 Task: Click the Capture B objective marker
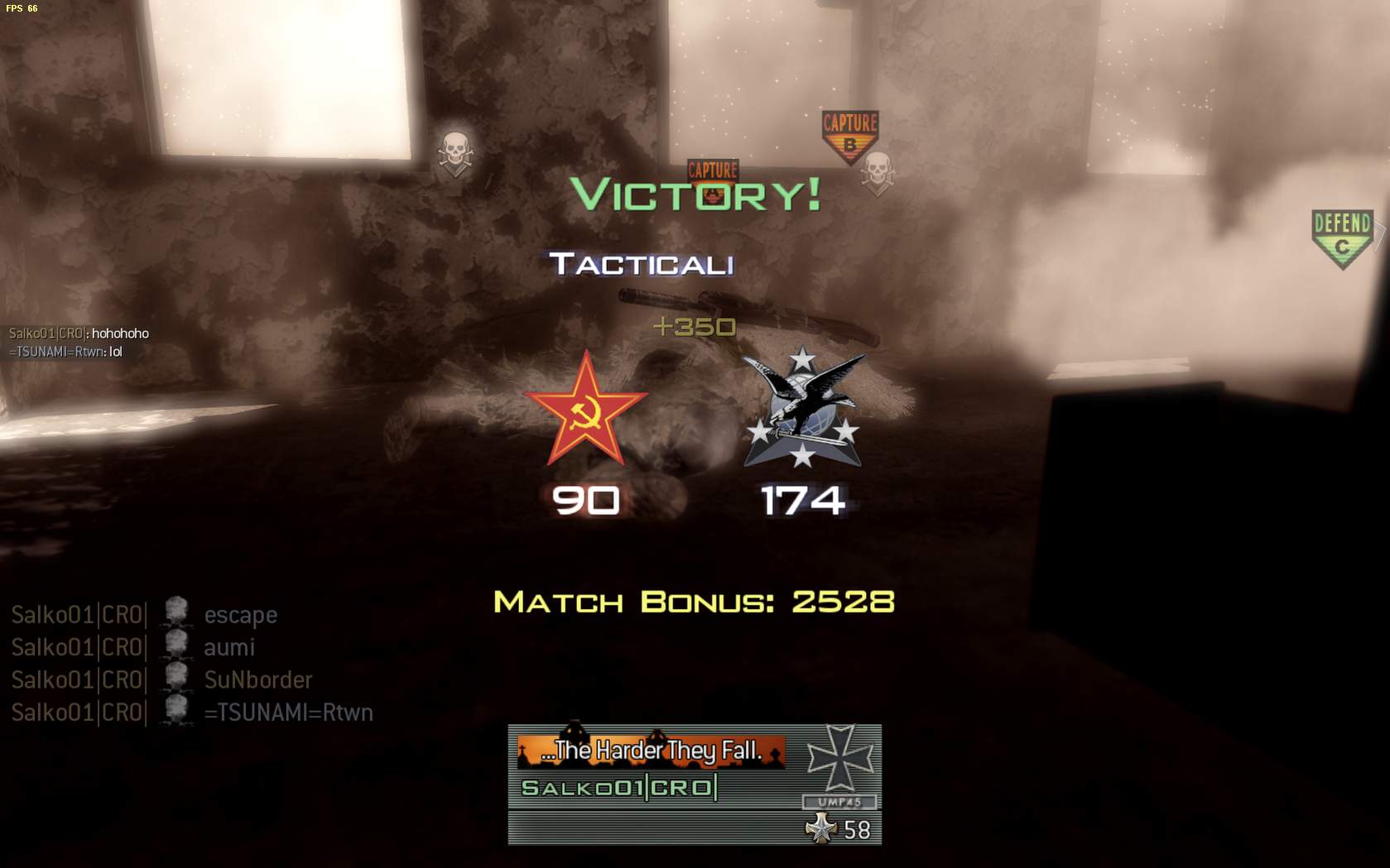[849, 136]
